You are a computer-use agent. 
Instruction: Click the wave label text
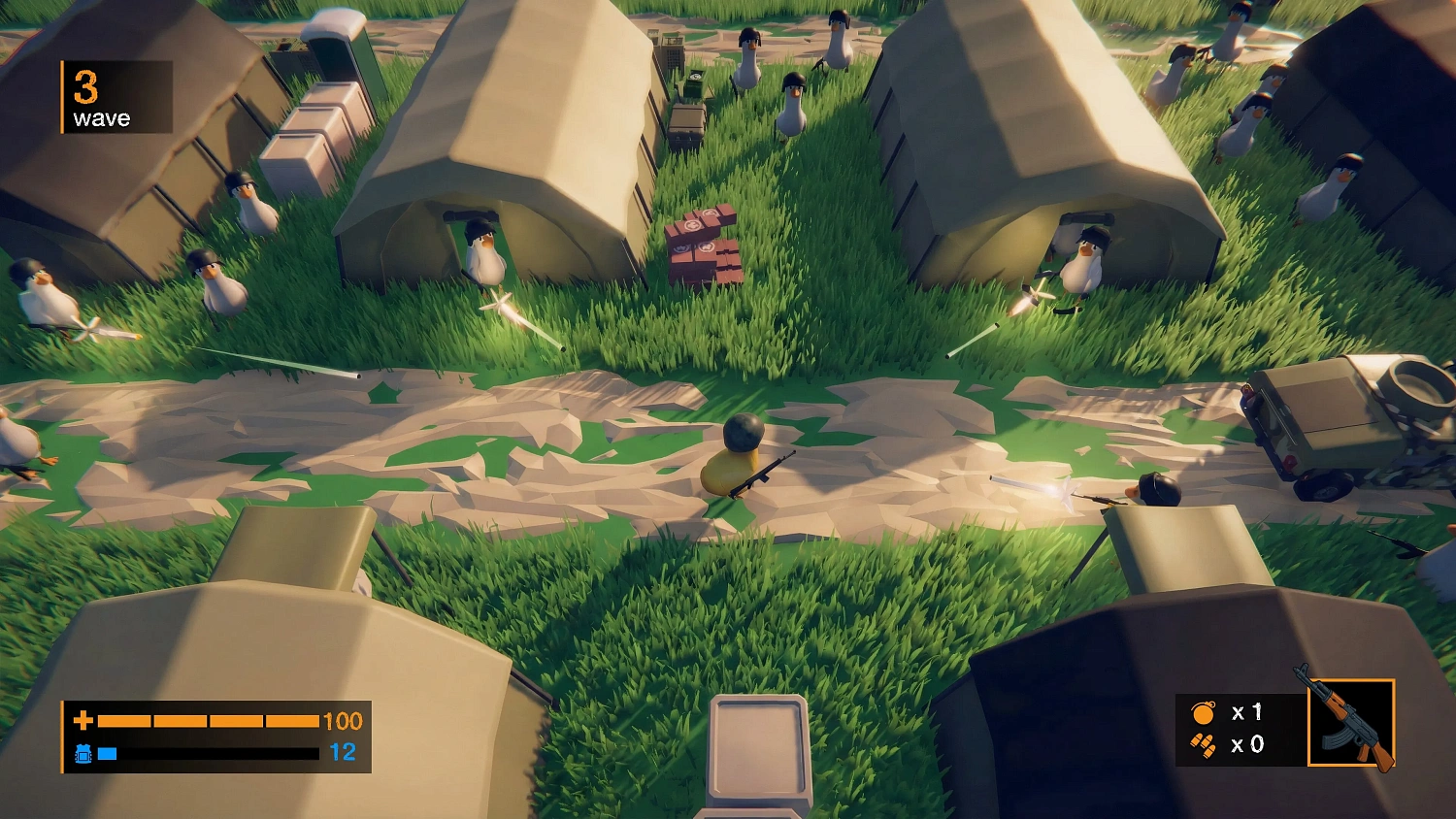click(101, 118)
